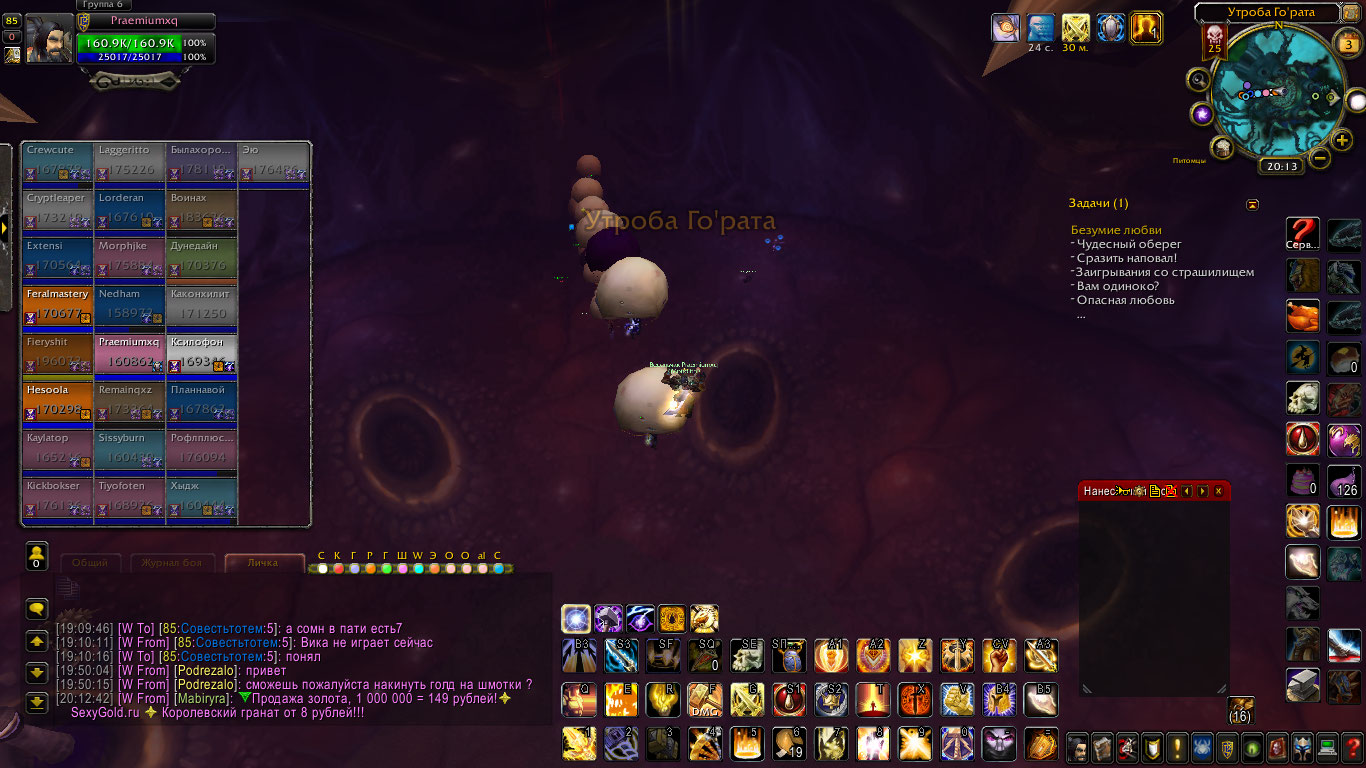Open the yellow exclamation quest log button
This screenshot has width=1366, height=768.
click(x=1177, y=746)
